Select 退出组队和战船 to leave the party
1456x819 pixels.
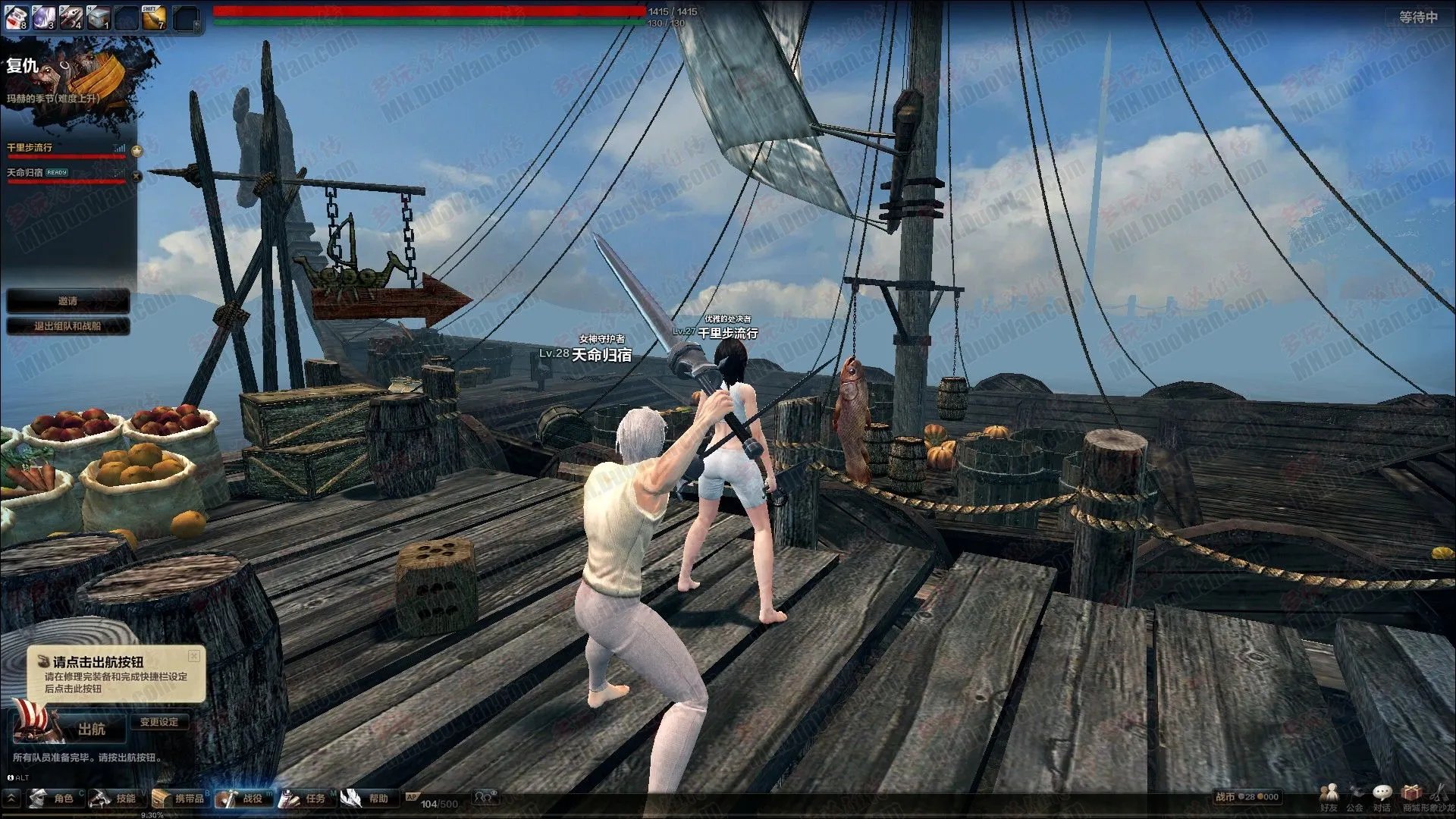(67, 326)
